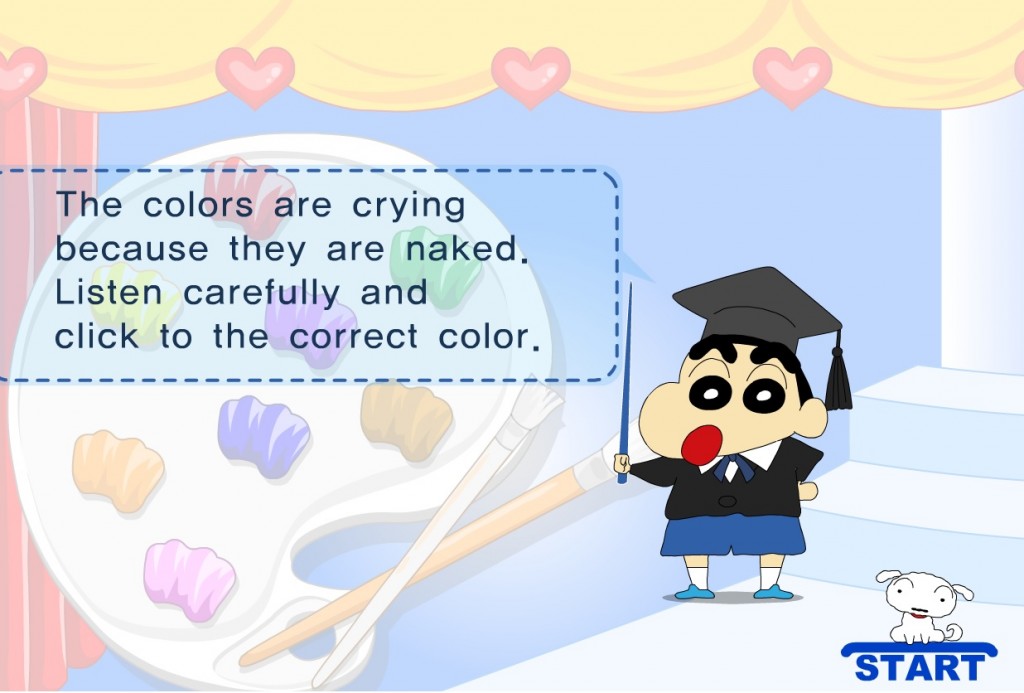
Task: Click the START button
Action: pyautogui.click(x=920, y=665)
